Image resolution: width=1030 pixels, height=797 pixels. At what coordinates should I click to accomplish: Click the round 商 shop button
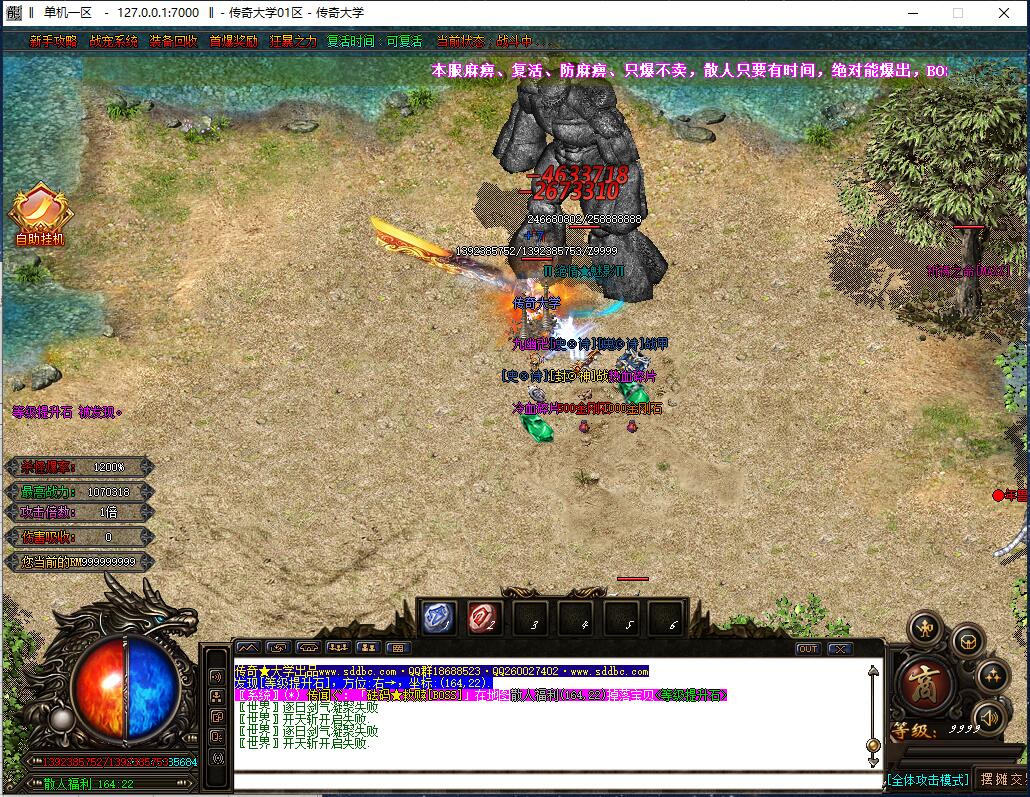point(925,683)
